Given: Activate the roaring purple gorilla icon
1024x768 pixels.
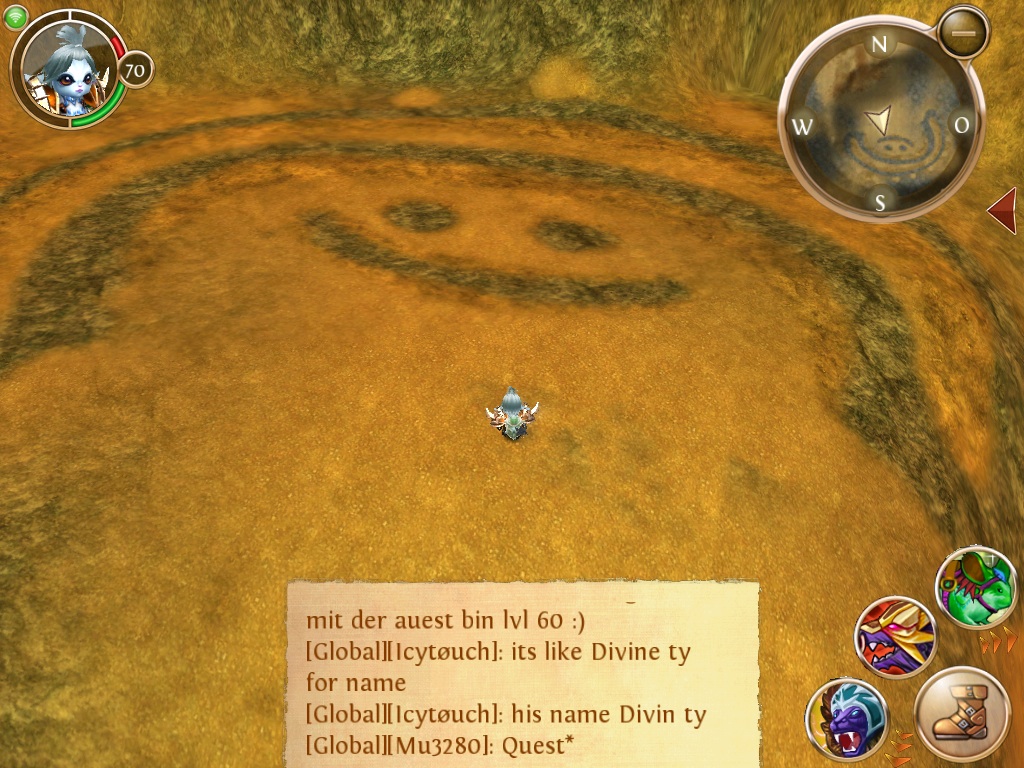Looking at the screenshot, I should click(846, 718).
